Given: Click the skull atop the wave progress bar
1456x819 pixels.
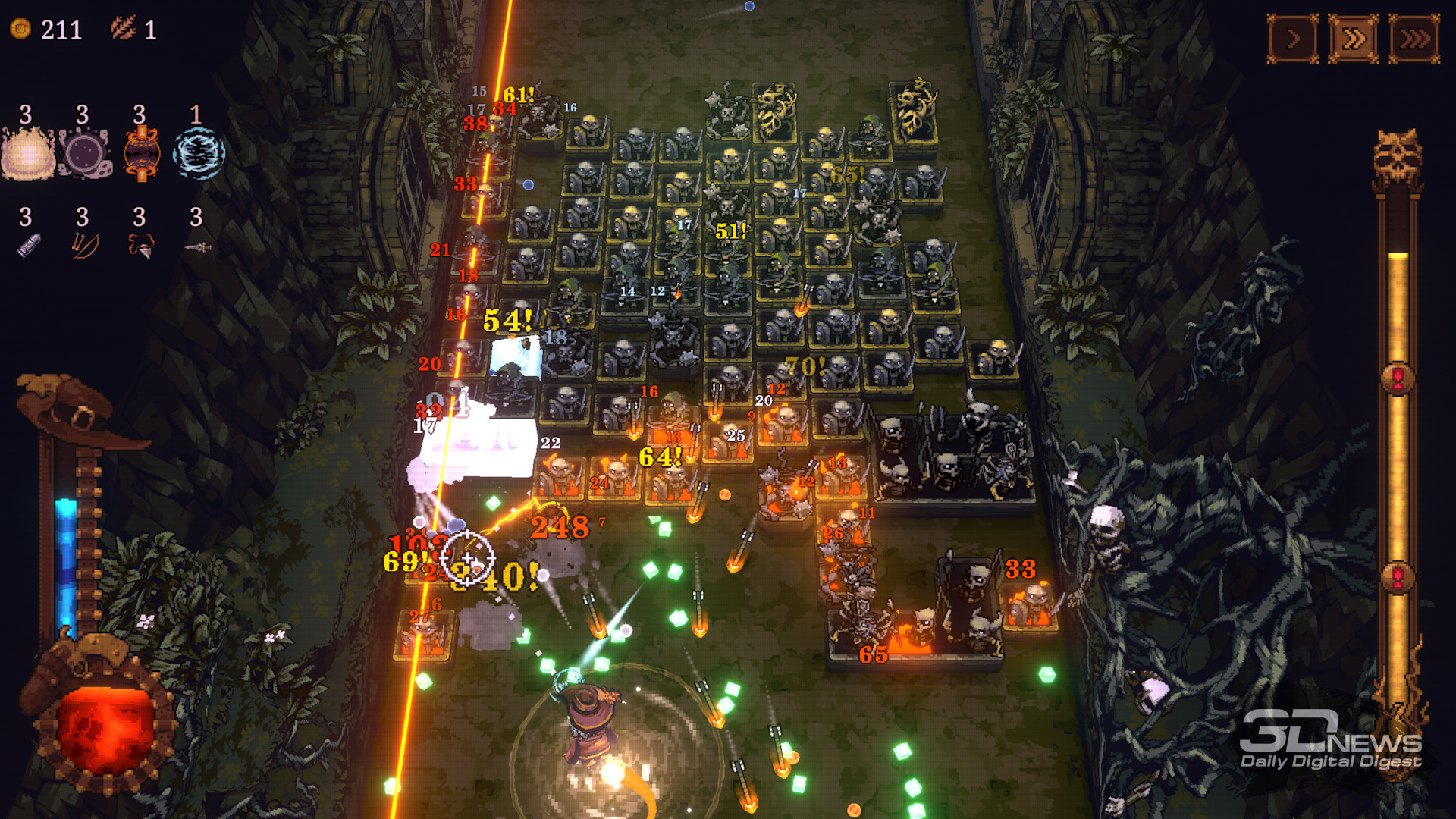Looking at the screenshot, I should pyautogui.click(x=1397, y=157).
